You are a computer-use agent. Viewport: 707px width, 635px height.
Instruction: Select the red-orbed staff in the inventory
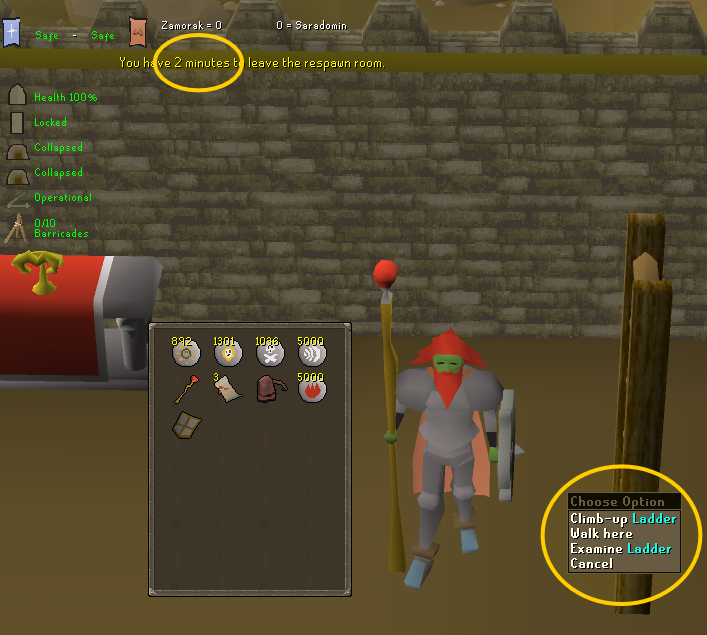pyautogui.click(x=186, y=389)
